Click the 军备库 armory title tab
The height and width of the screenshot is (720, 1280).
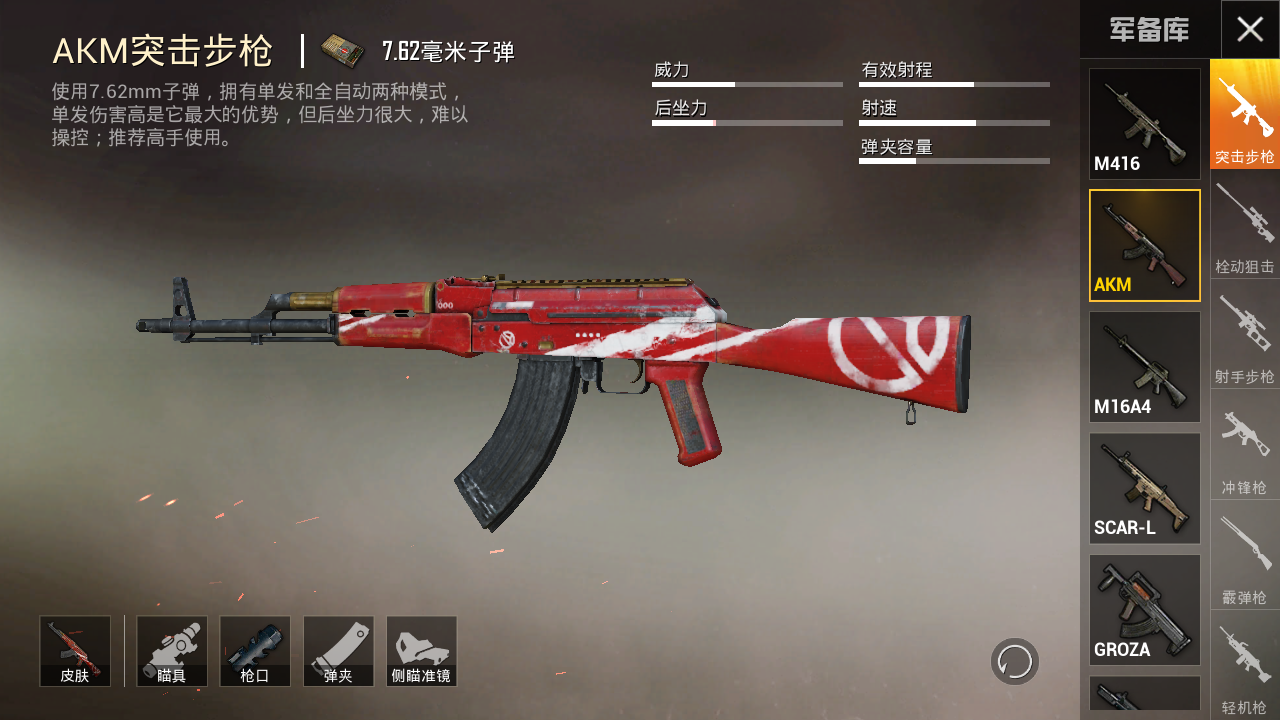(1150, 30)
